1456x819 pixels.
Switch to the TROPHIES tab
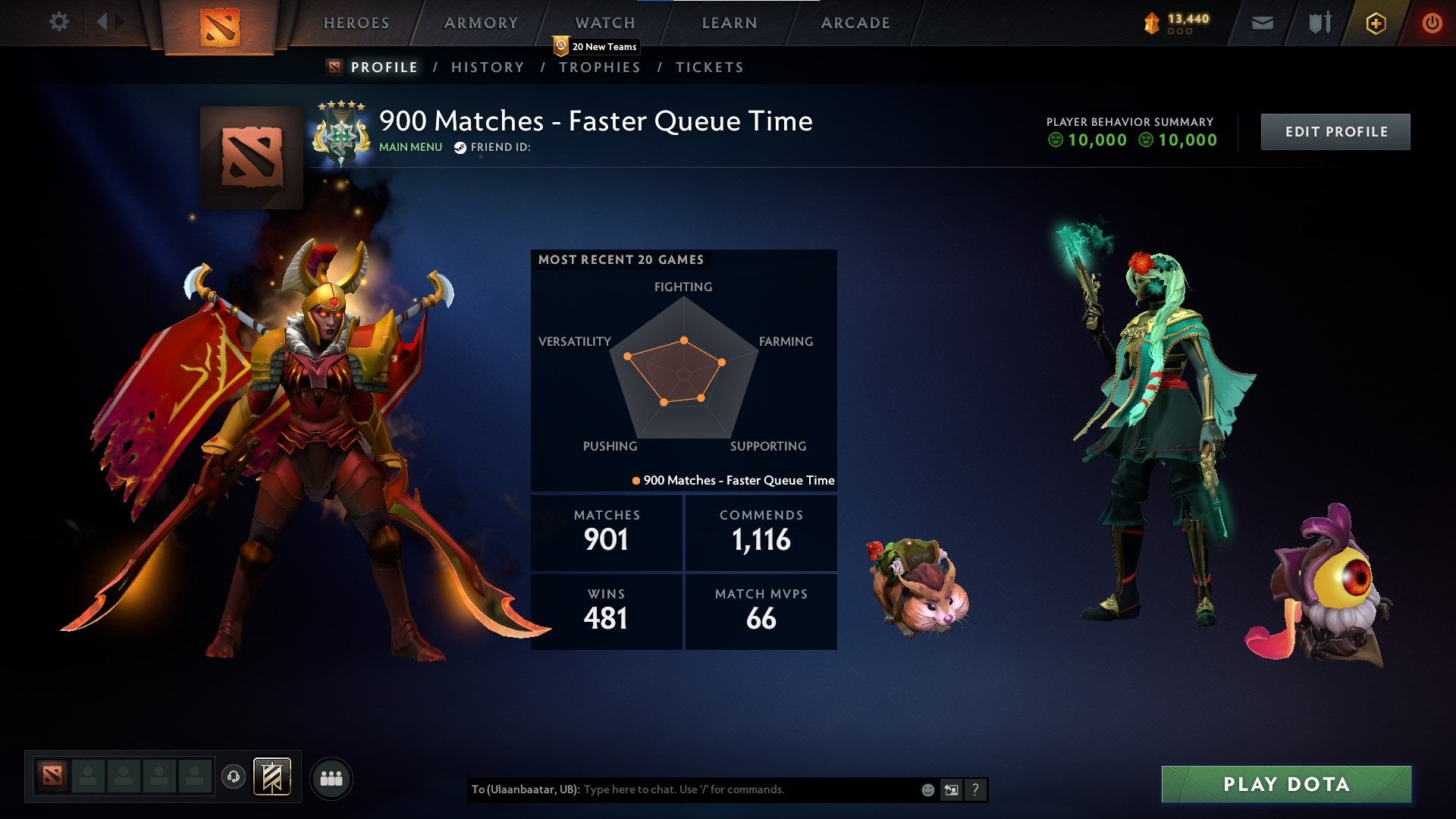tap(600, 67)
